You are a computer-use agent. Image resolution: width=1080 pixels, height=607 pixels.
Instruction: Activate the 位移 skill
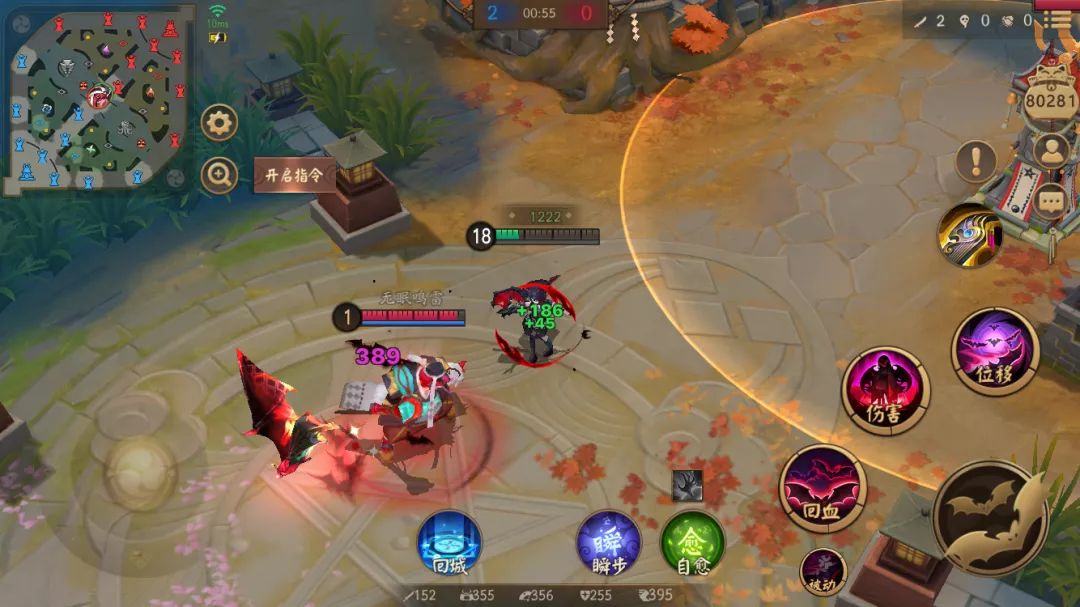click(995, 351)
